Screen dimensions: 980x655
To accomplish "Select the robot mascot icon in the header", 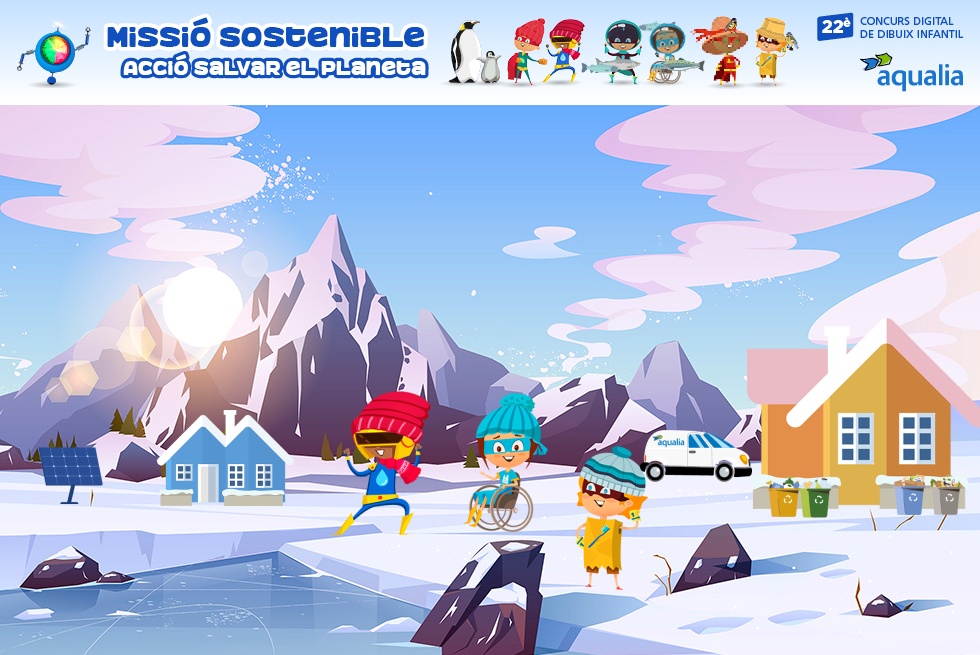I will pyautogui.click(x=53, y=53).
